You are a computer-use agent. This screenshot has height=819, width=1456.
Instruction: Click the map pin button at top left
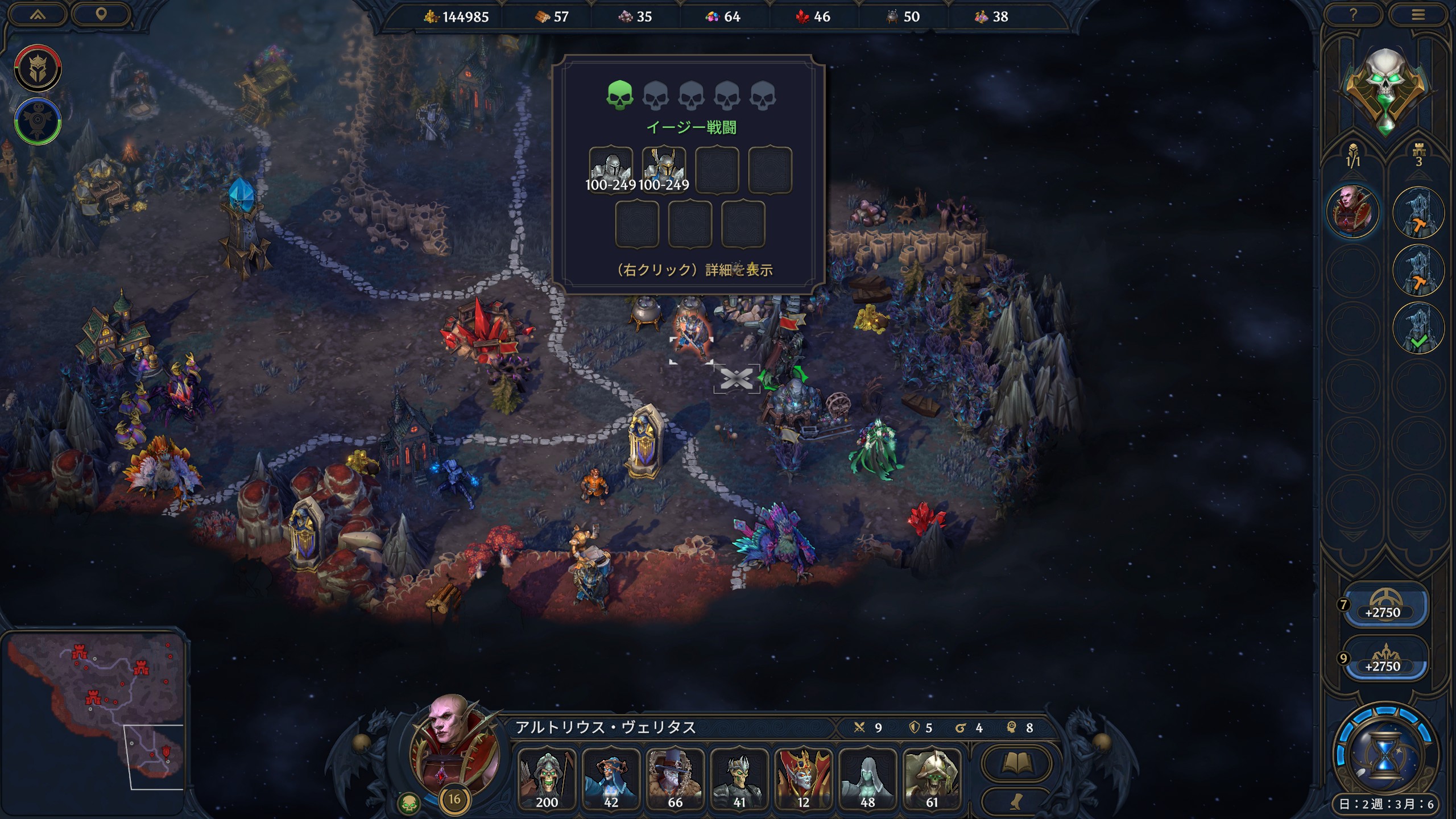click(x=101, y=15)
